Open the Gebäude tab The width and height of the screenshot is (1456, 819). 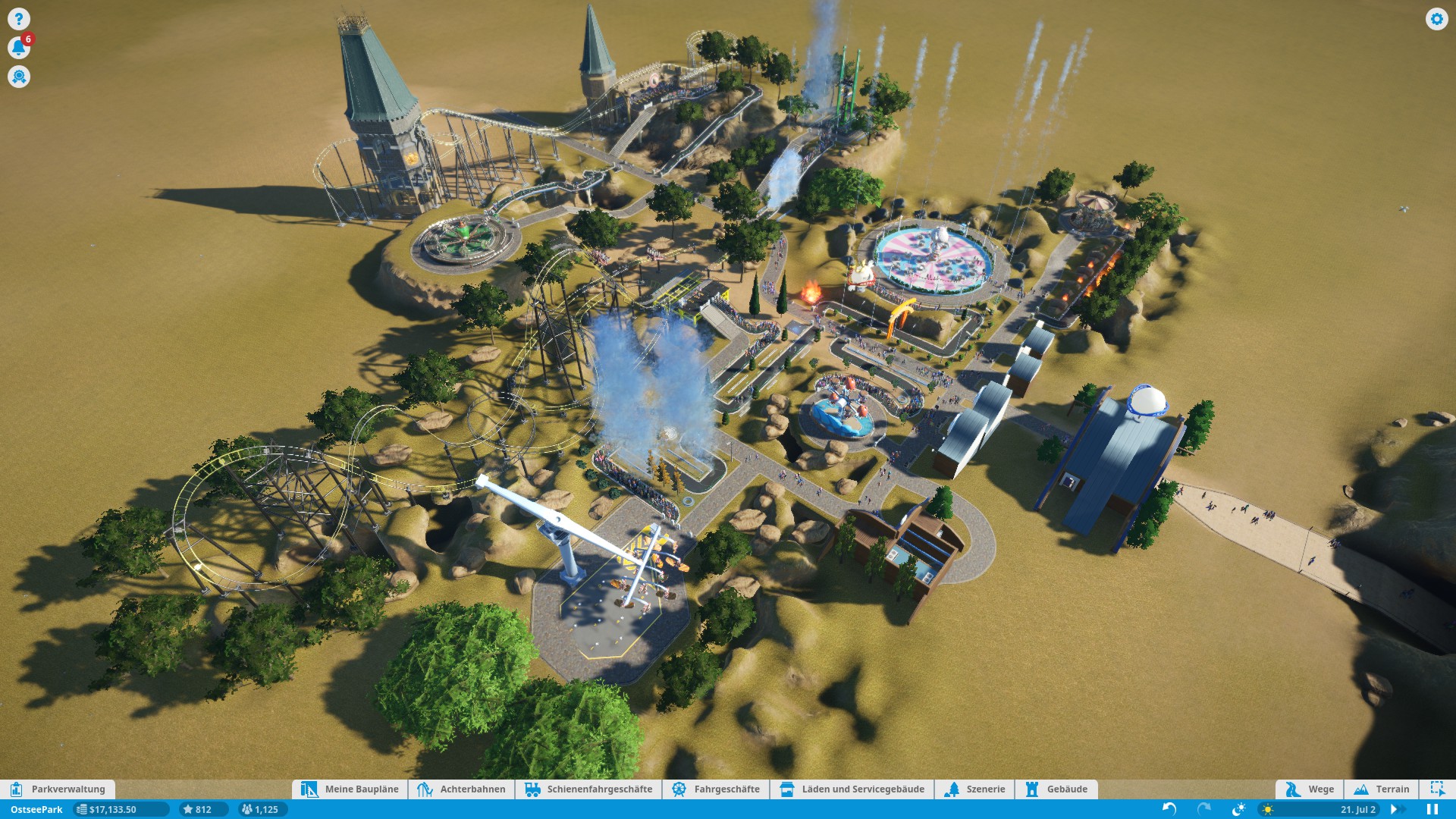(1056, 789)
